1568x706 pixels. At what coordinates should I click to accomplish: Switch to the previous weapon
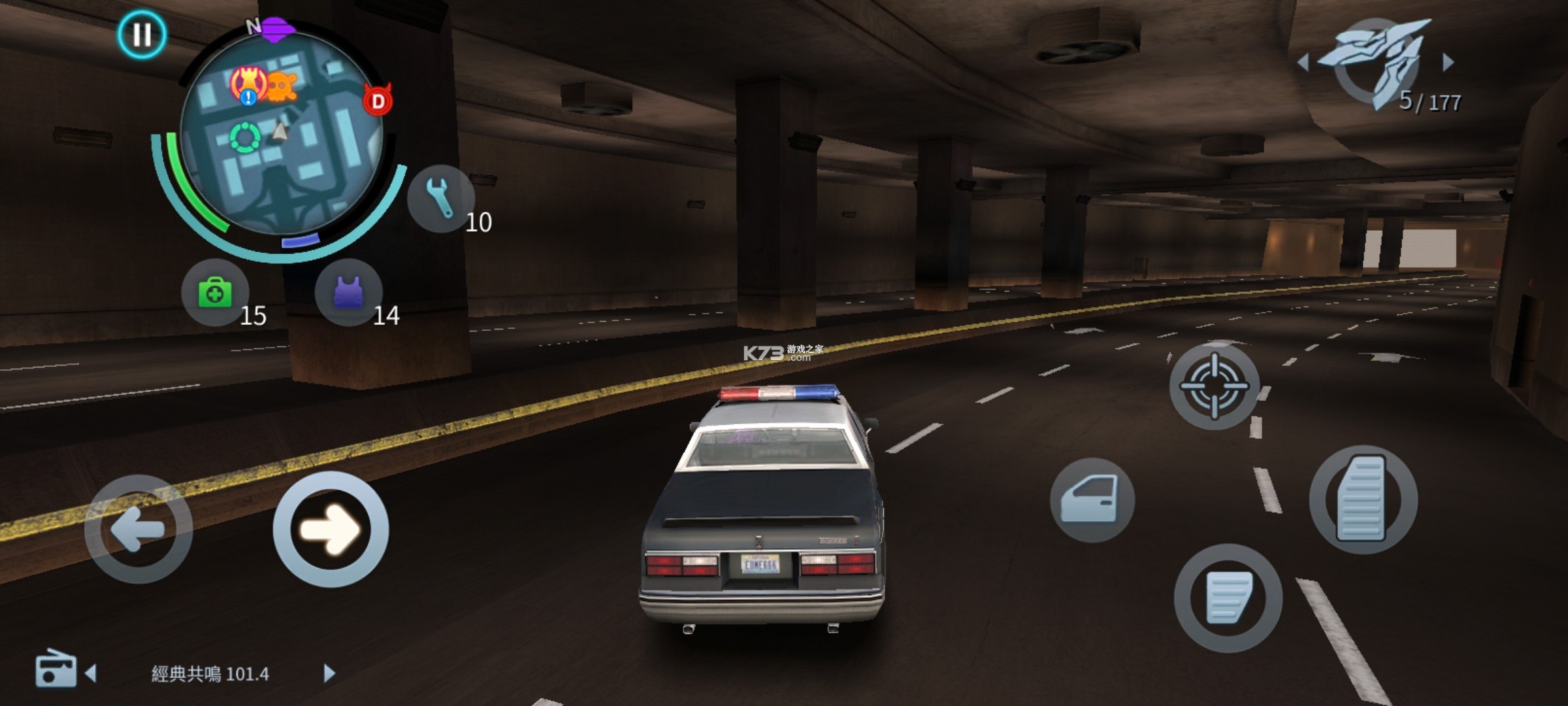pyautogui.click(x=1303, y=63)
